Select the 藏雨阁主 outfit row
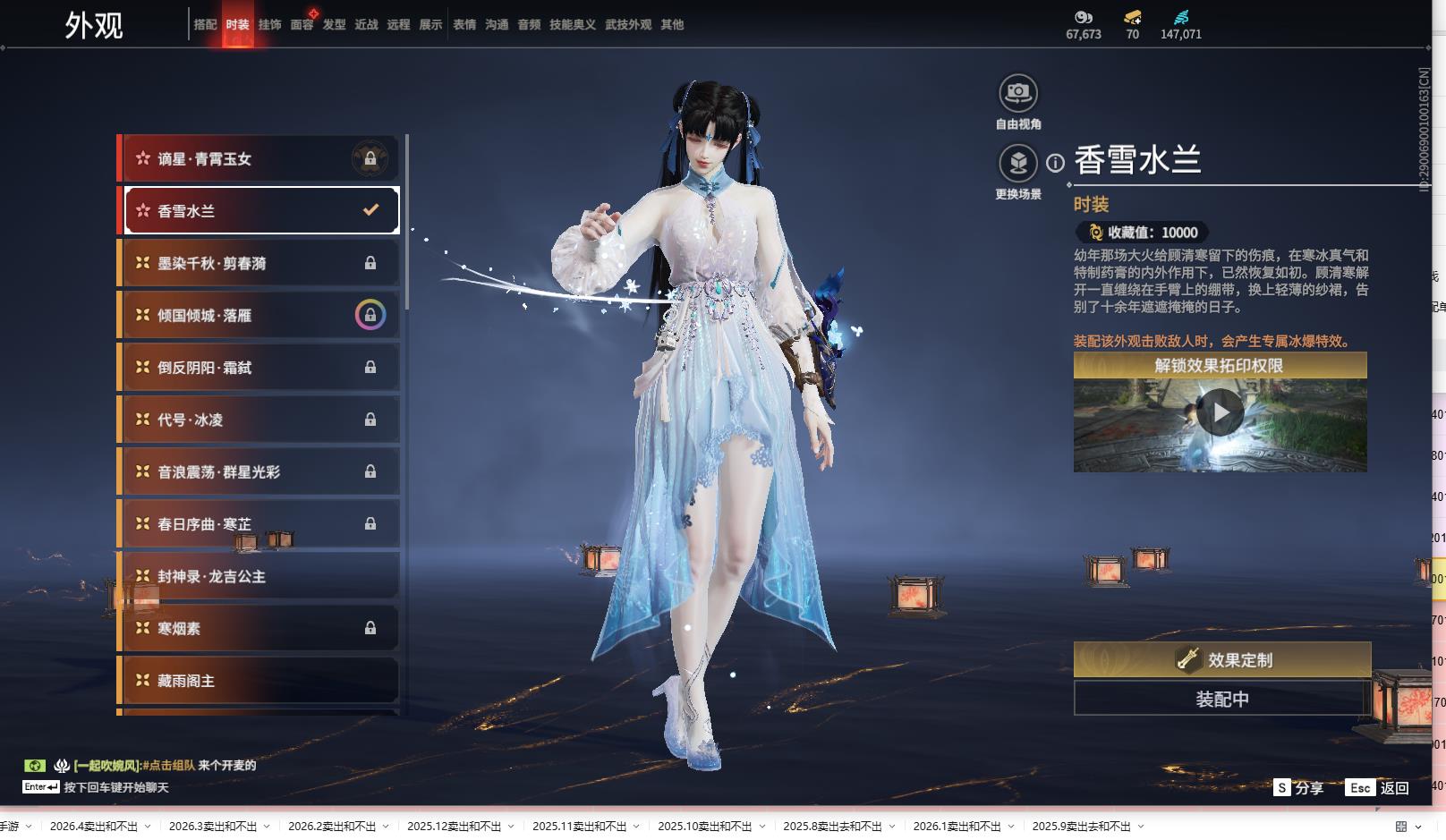 pos(259,681)
